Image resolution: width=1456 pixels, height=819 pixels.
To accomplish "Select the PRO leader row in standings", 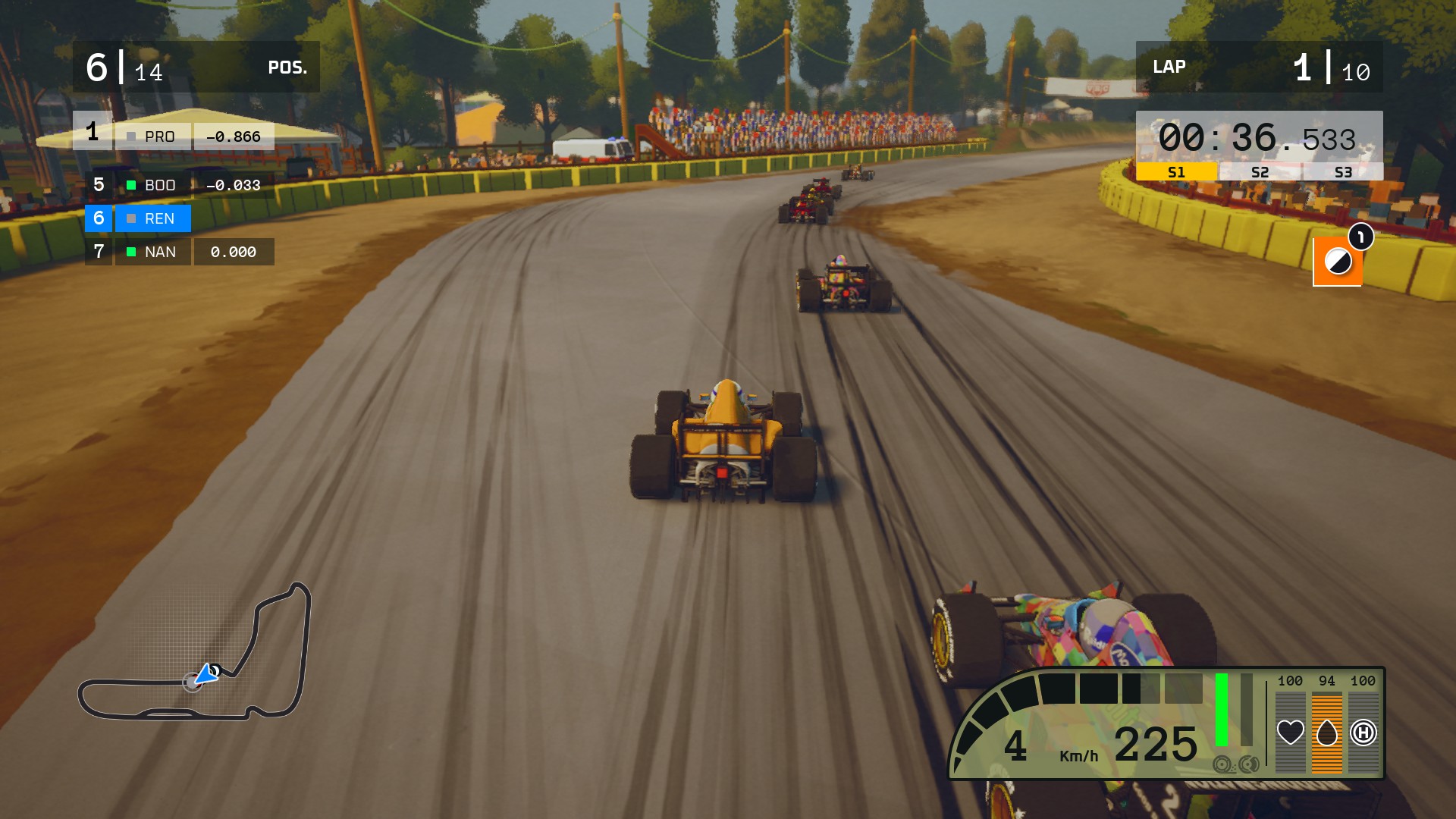I will [174, 136].
